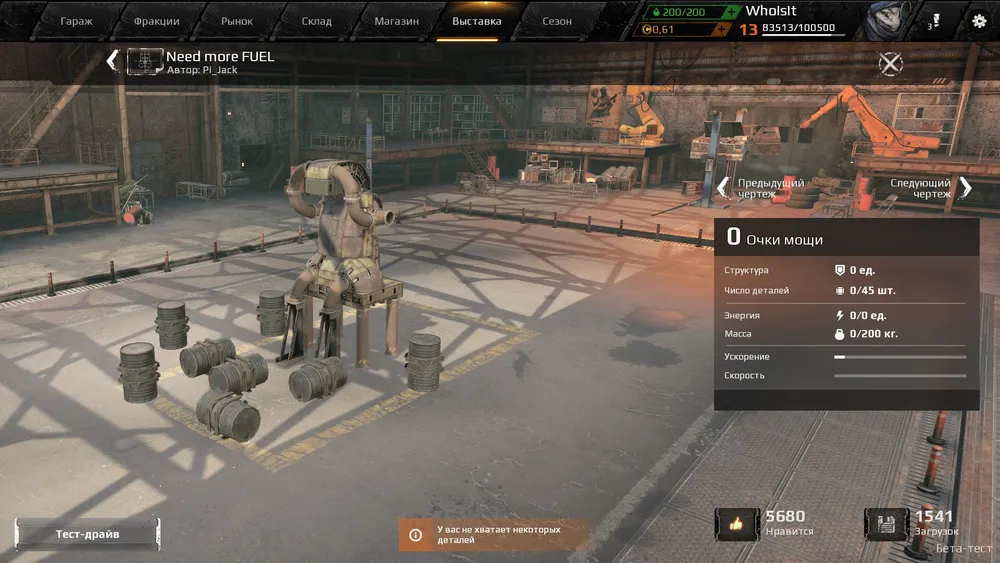Show the next blueprint (Следующий чертеж)
The width and height of the screenshot is (1000, 563).
click(x=930, y=188)
